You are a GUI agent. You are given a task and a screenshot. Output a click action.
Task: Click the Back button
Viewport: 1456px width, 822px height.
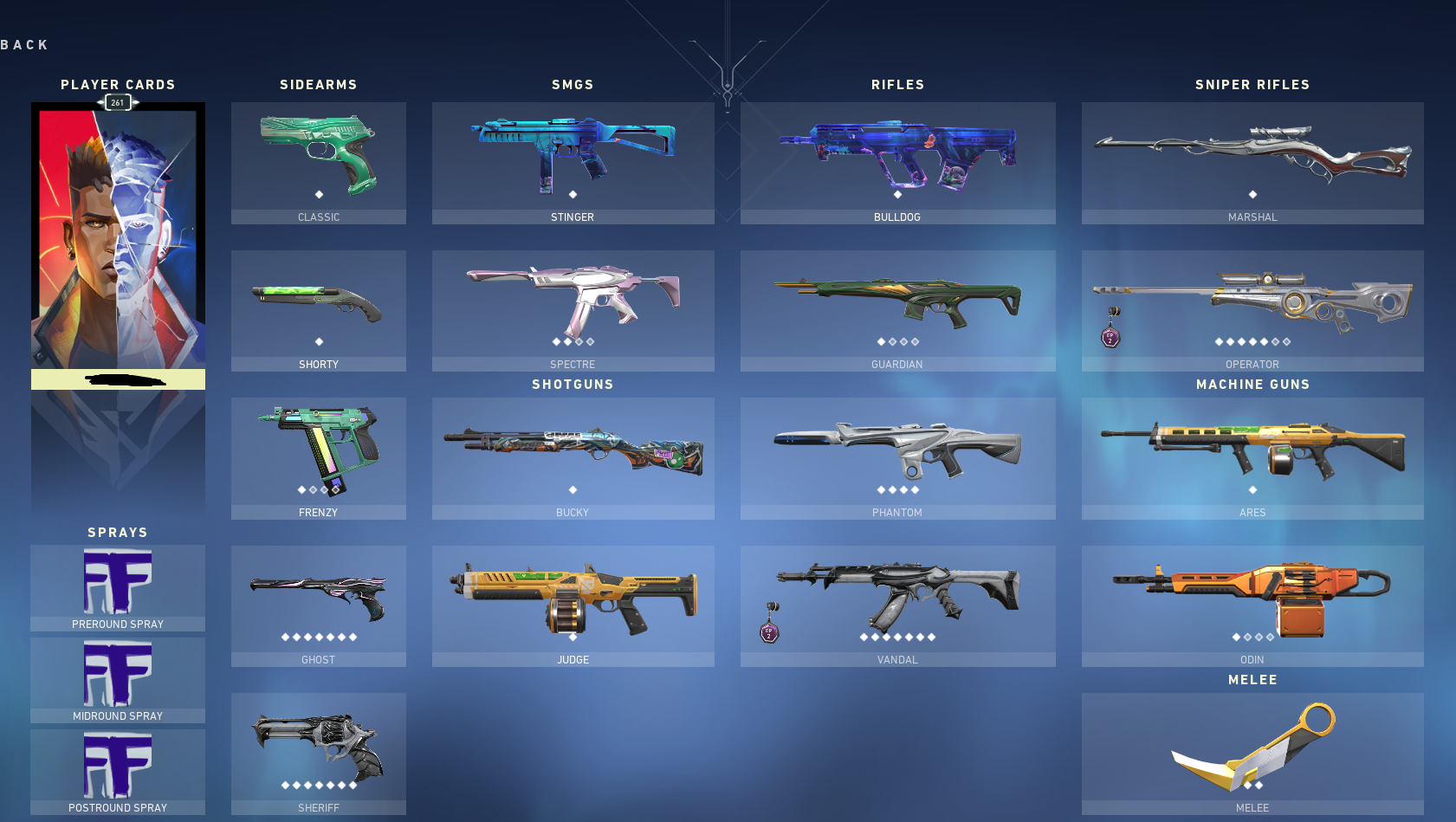(24, 43)
